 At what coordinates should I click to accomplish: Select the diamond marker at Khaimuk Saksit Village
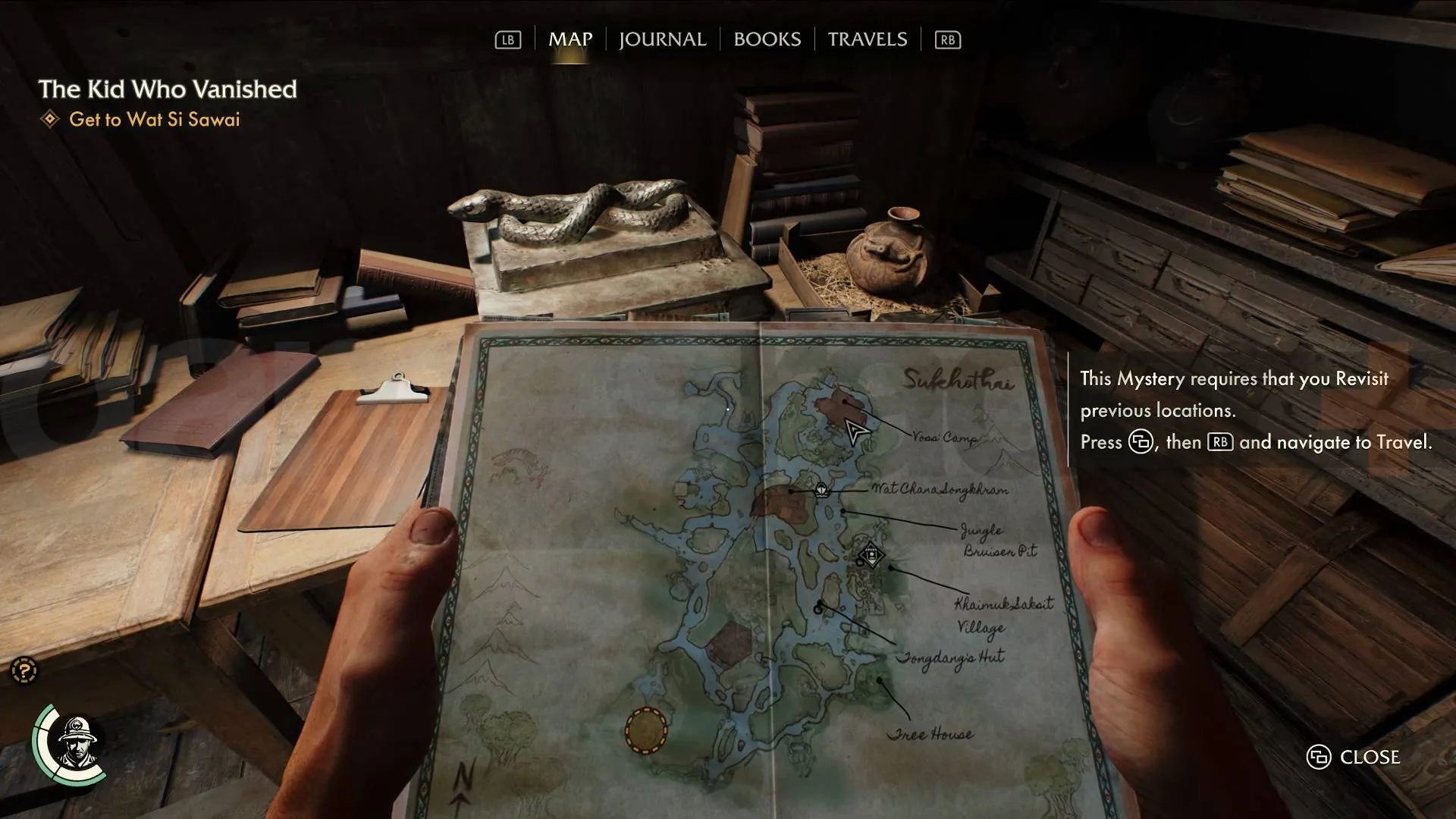coord(871,556)
